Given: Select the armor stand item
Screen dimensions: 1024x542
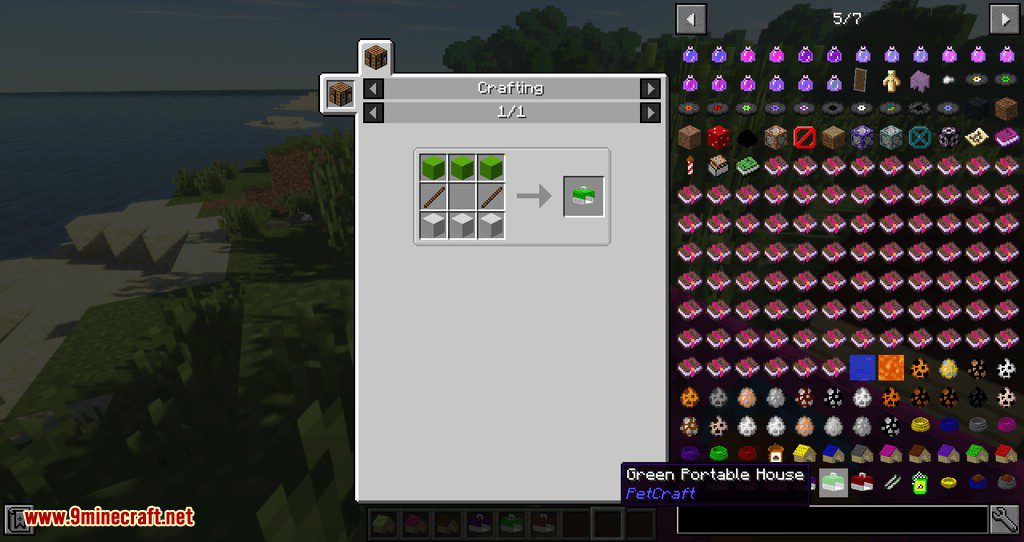Looking at the screenshot, I should tap(891, 80).
